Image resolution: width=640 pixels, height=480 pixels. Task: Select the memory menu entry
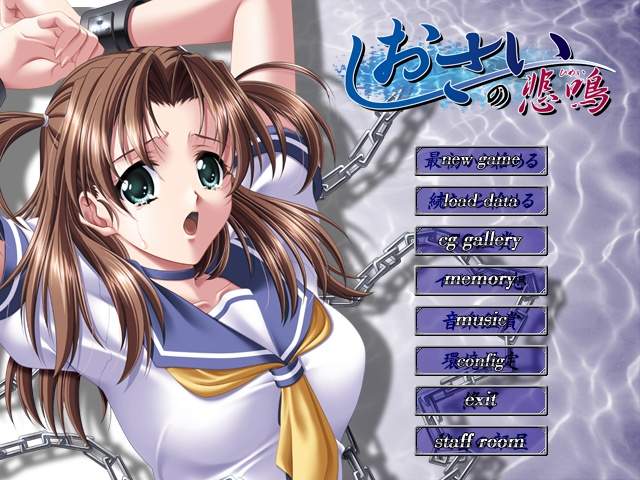coord(481,280)
